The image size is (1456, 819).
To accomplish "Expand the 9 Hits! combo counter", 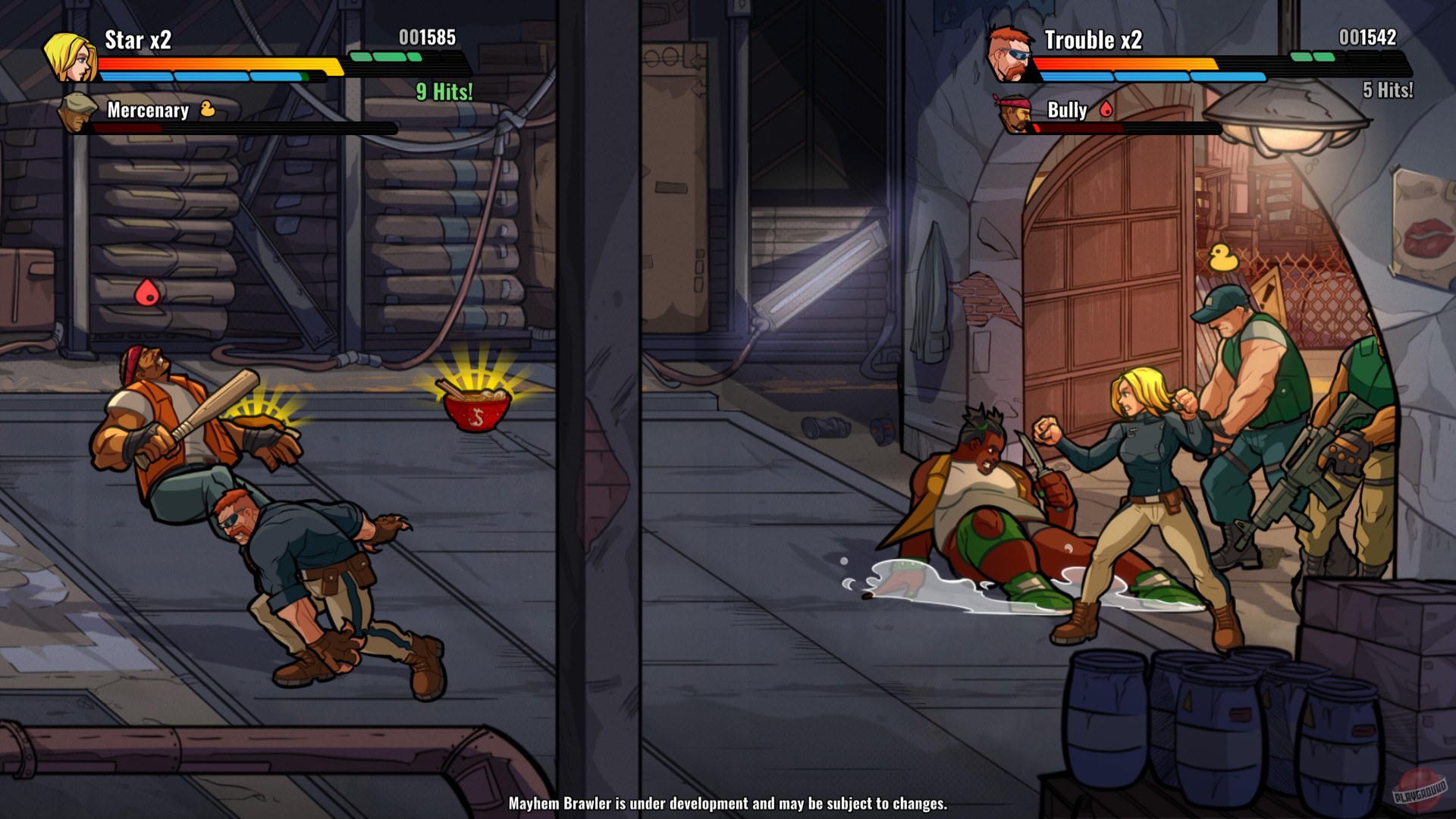I will pyautogui.click(x=444, y=92).
